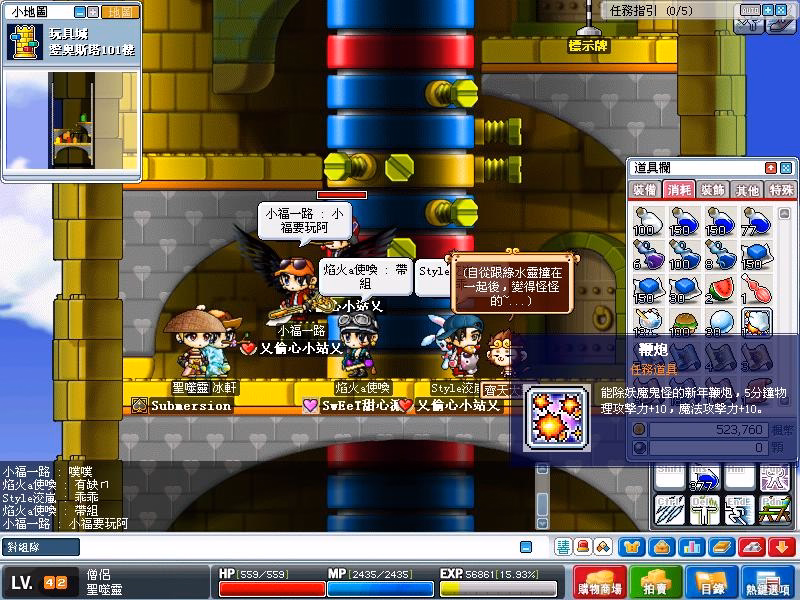The height and width of the screenshot is (600, 800).
Task: Click the 地圖 world map button
Action: (x=121, y=12)
